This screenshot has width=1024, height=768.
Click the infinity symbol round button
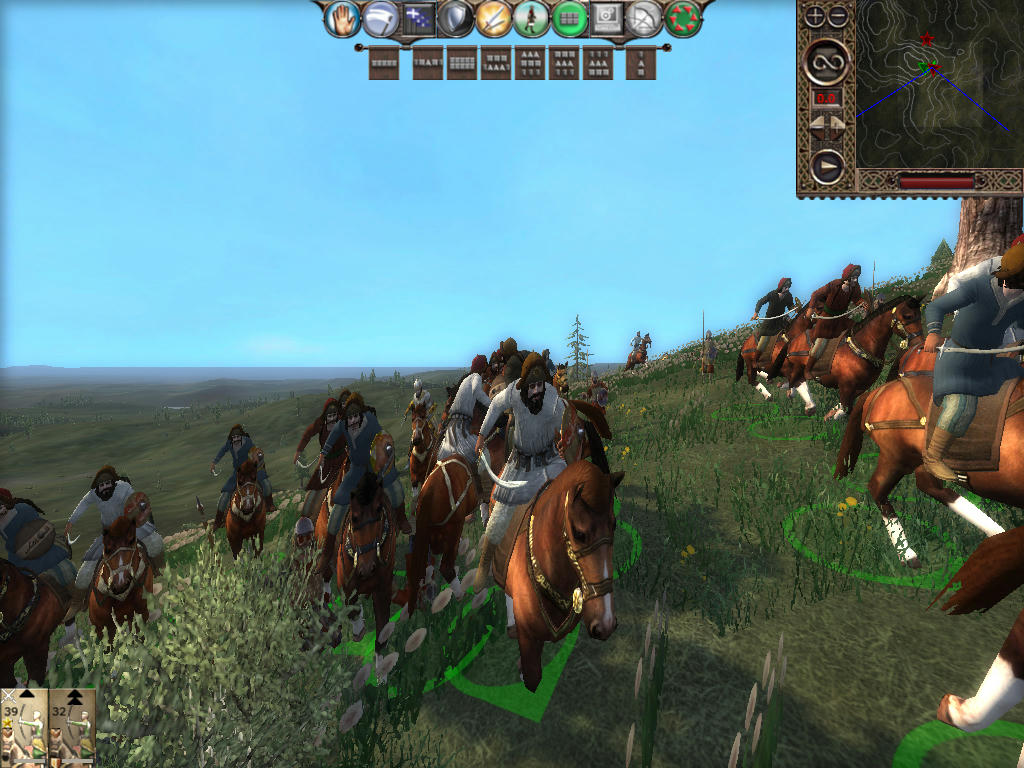click(827, 62)
